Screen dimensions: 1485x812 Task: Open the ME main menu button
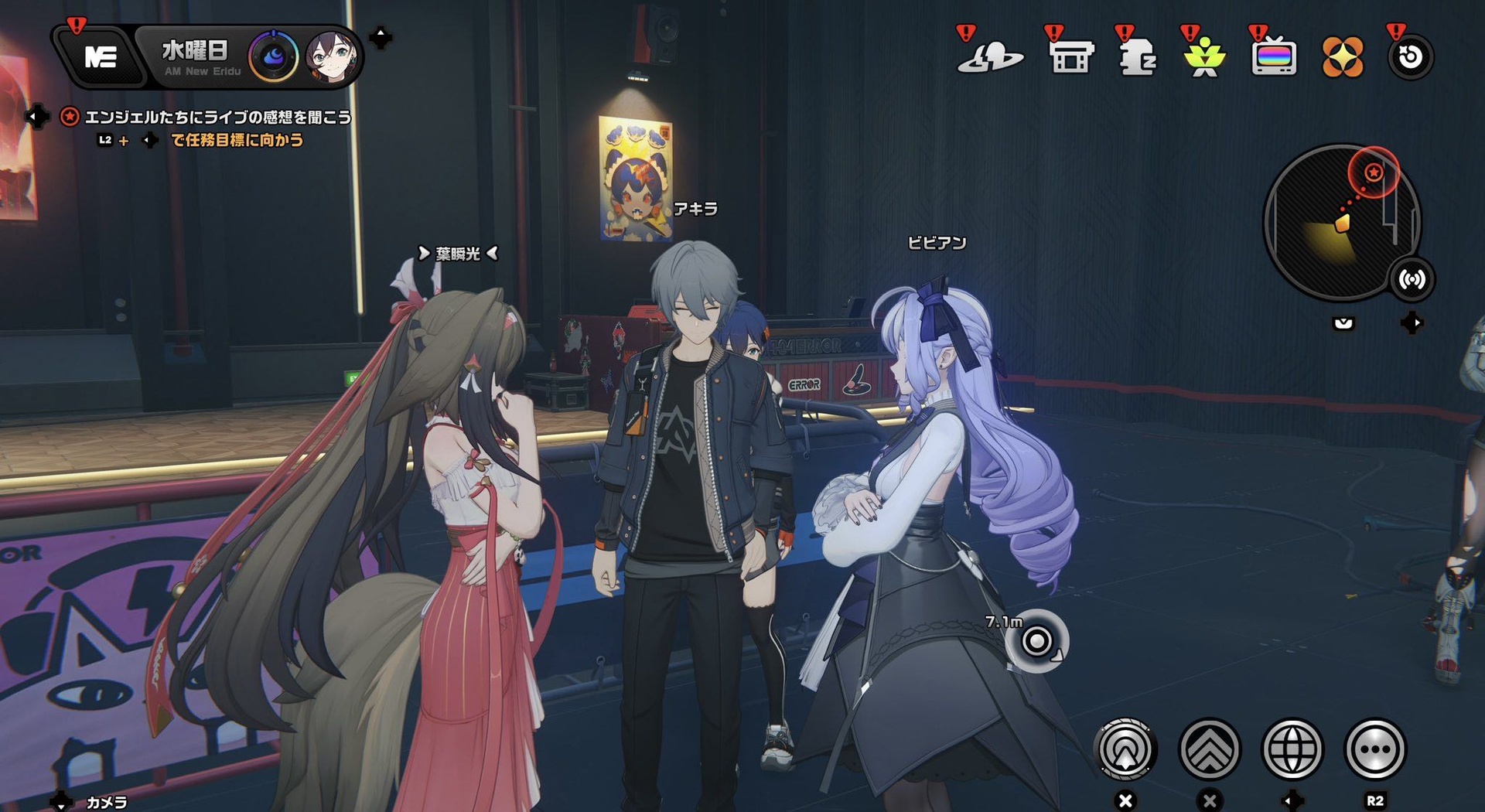(101, 56)
